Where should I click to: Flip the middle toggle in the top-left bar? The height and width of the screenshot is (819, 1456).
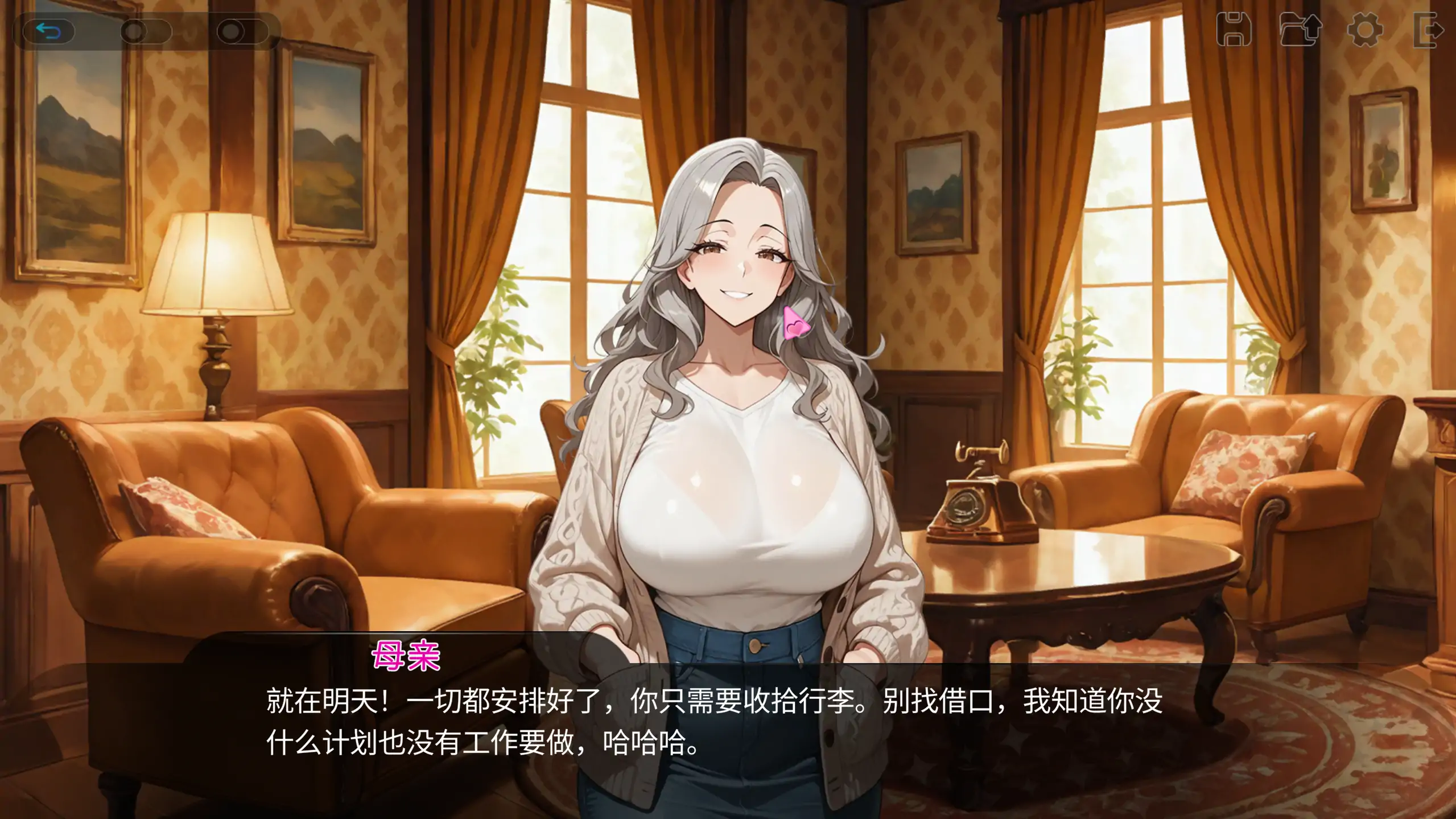[145, 32]
